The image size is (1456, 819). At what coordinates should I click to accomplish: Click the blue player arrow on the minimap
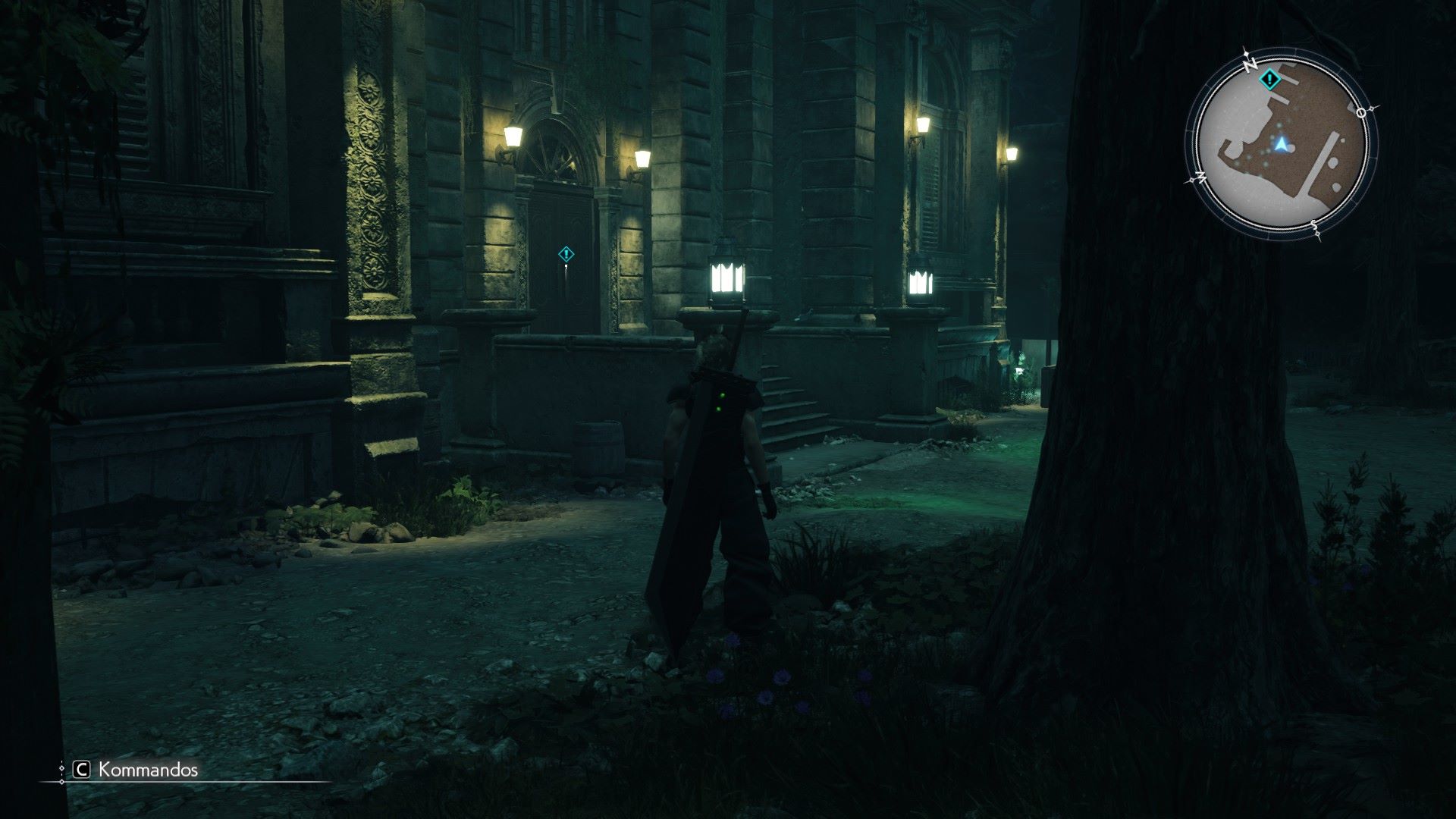tap(1282, 143)
